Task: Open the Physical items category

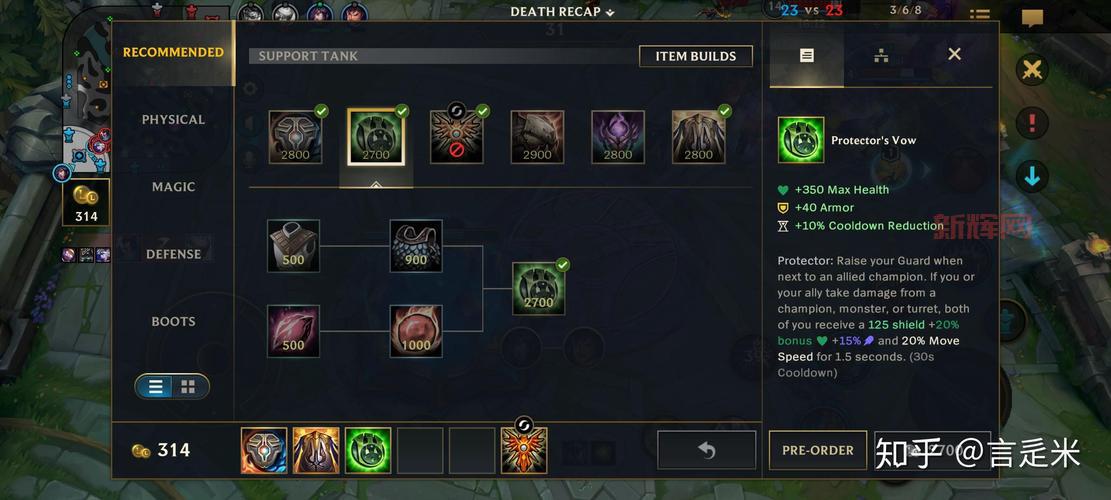Action: [173, 120]
